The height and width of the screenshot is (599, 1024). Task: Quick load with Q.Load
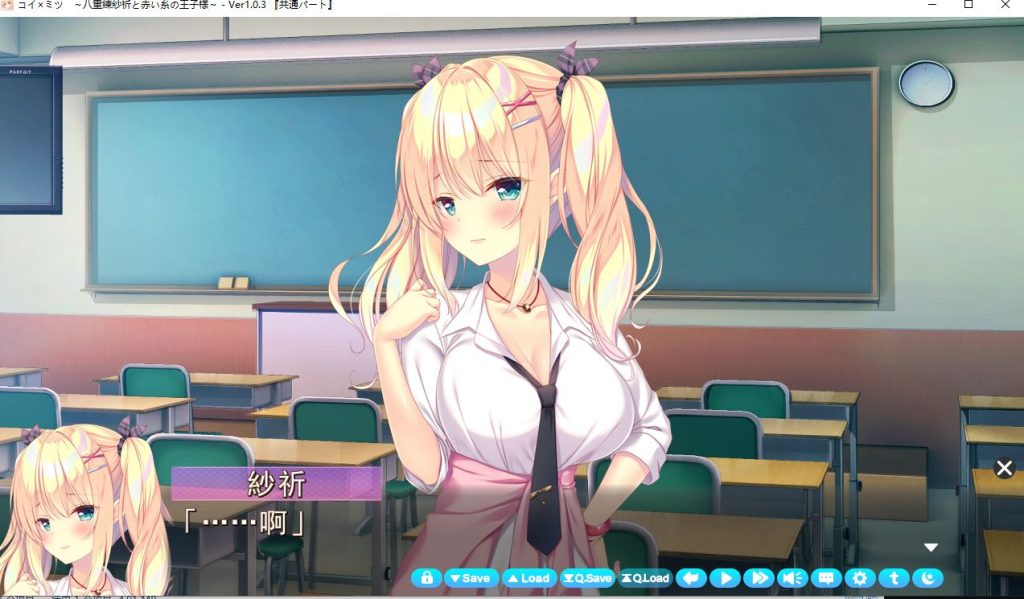pyautogui.click(x=644, y=578)
